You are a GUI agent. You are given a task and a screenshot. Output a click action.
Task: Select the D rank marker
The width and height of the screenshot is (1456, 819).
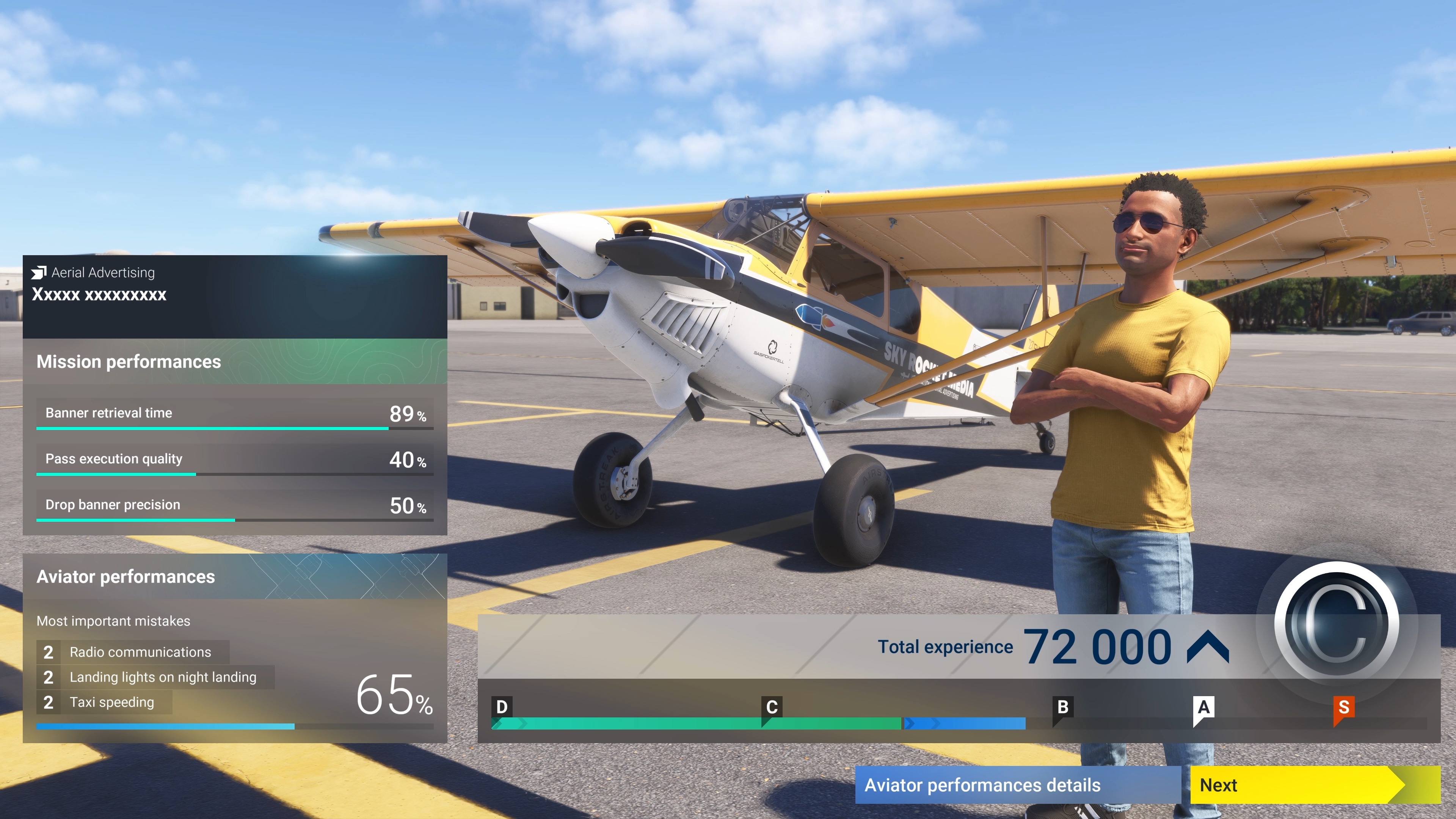(502, 706)
